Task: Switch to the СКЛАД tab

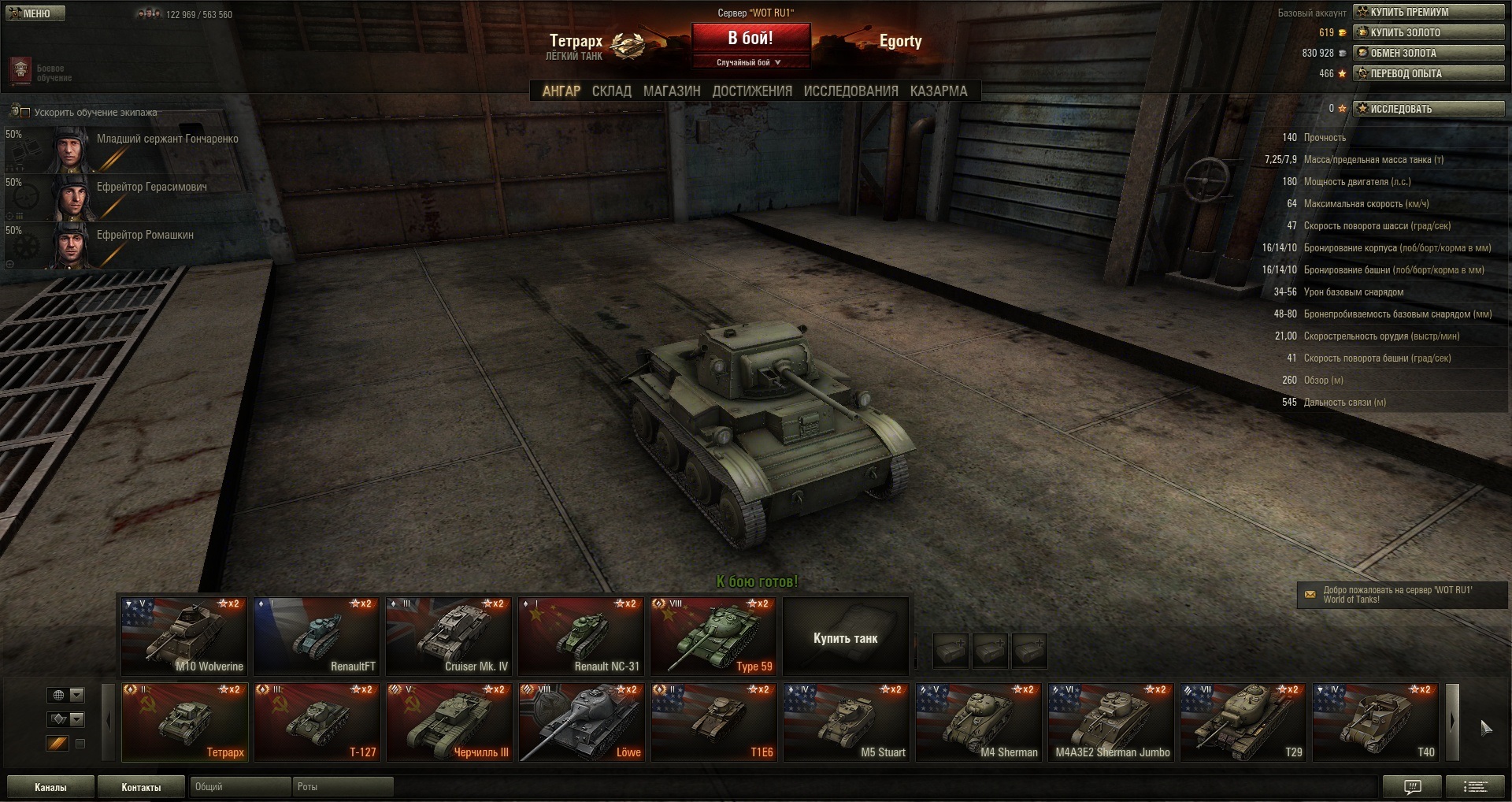Action: coord(611,91)
